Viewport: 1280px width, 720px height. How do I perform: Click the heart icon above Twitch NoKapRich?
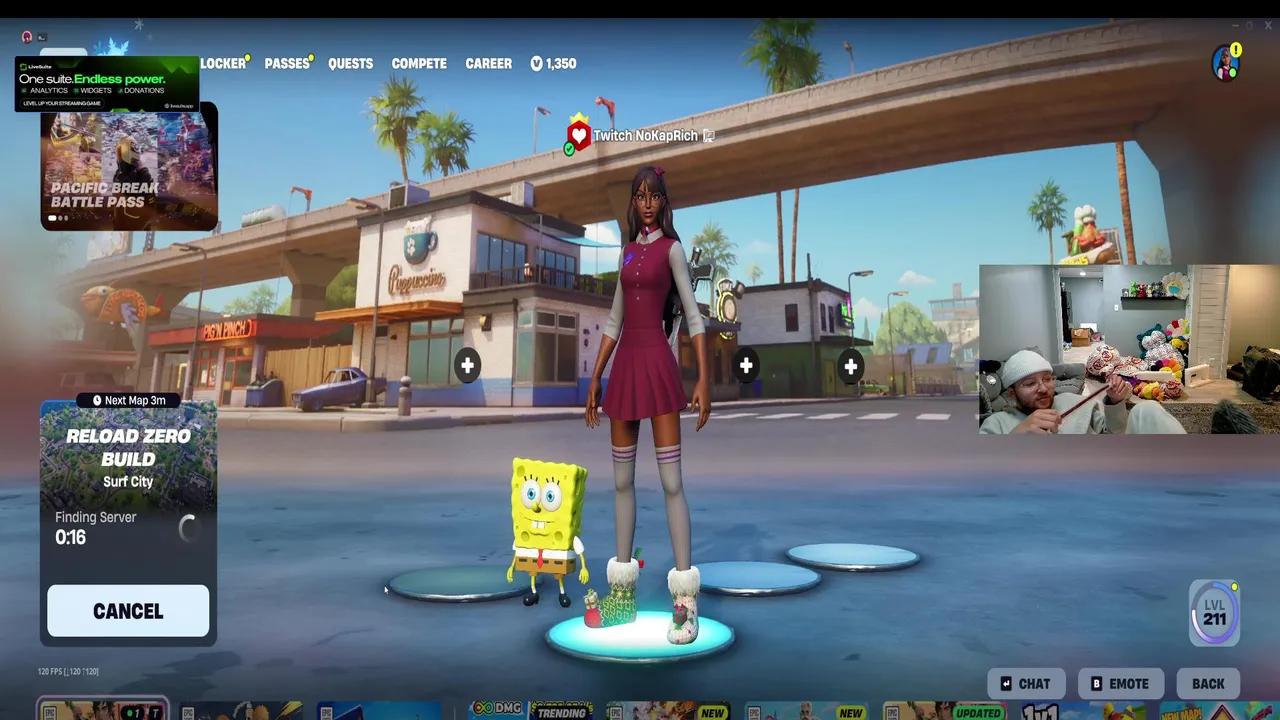[578, 133]
